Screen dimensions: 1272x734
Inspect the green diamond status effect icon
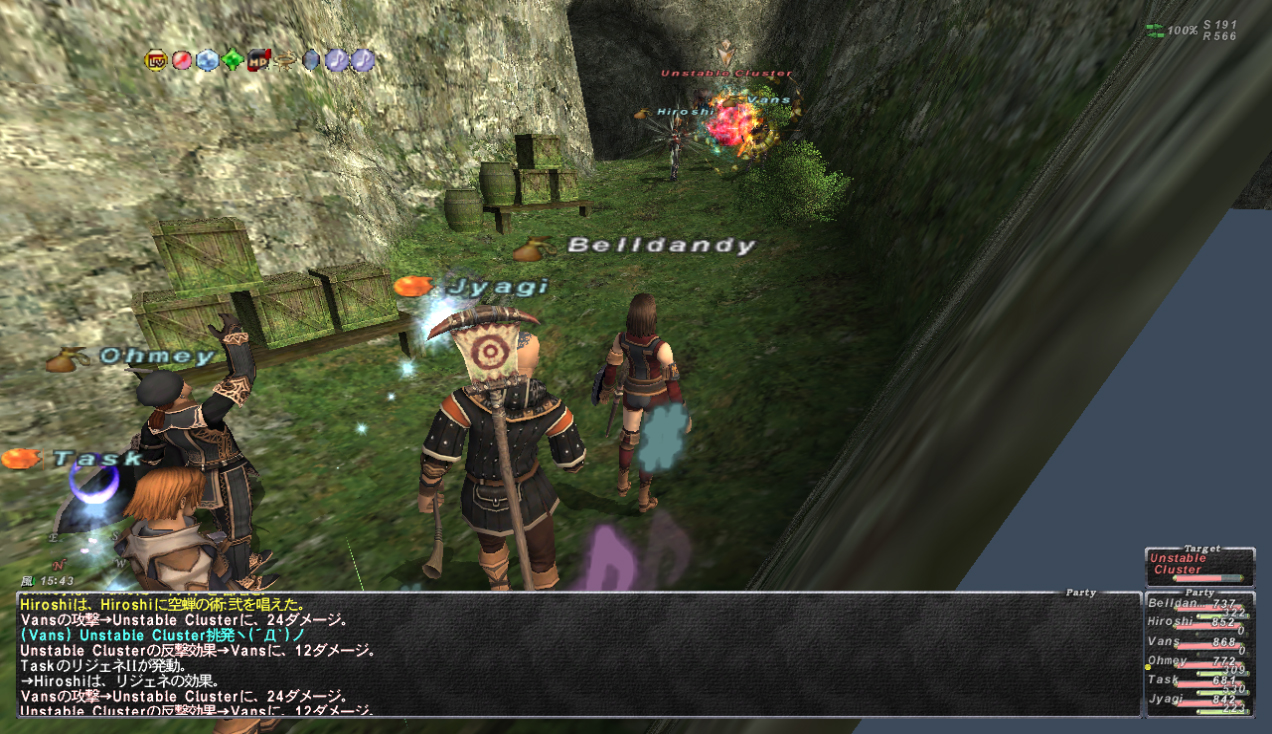tap(233, 60)
